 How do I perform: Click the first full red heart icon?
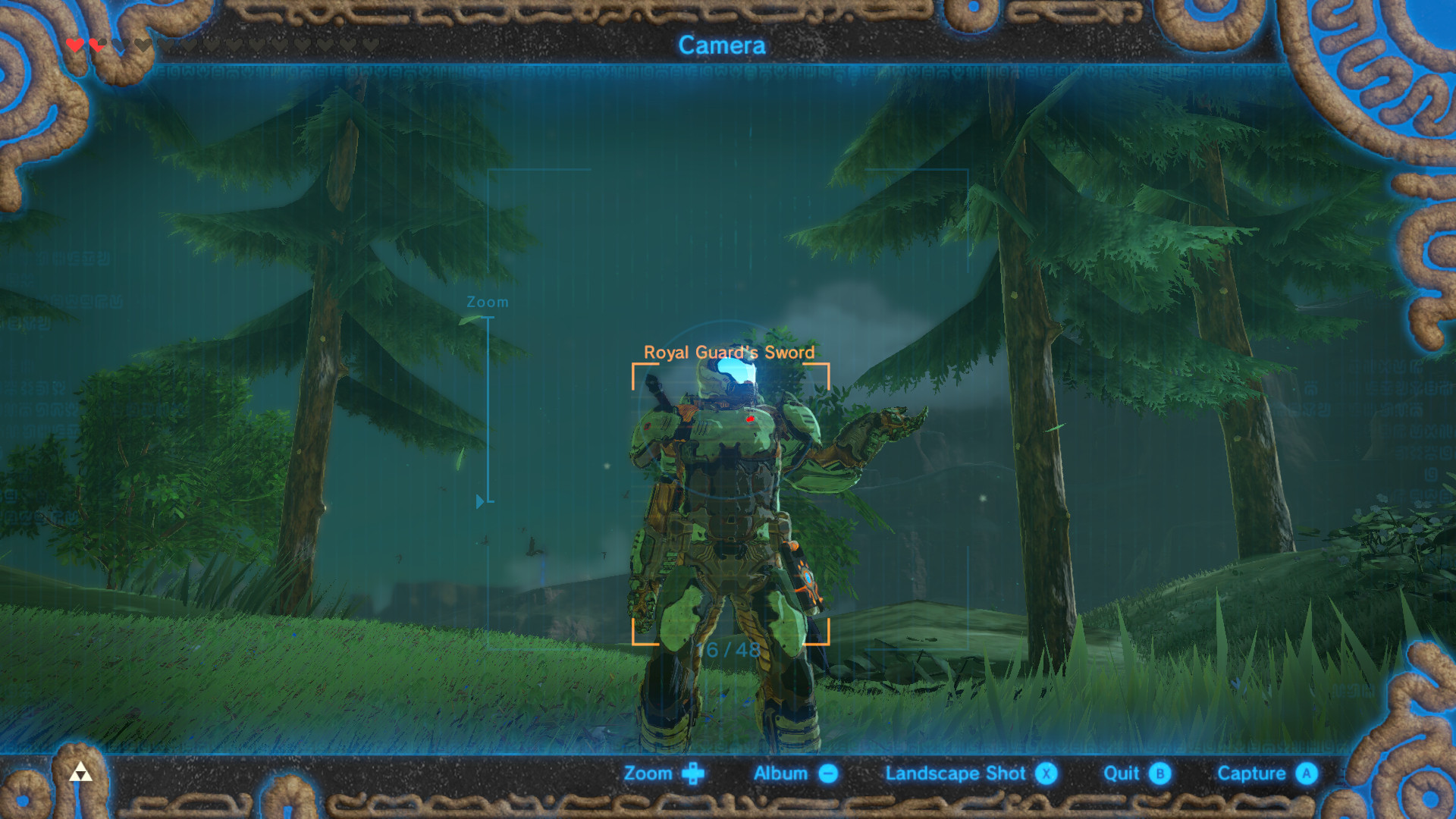click(74, 45)
